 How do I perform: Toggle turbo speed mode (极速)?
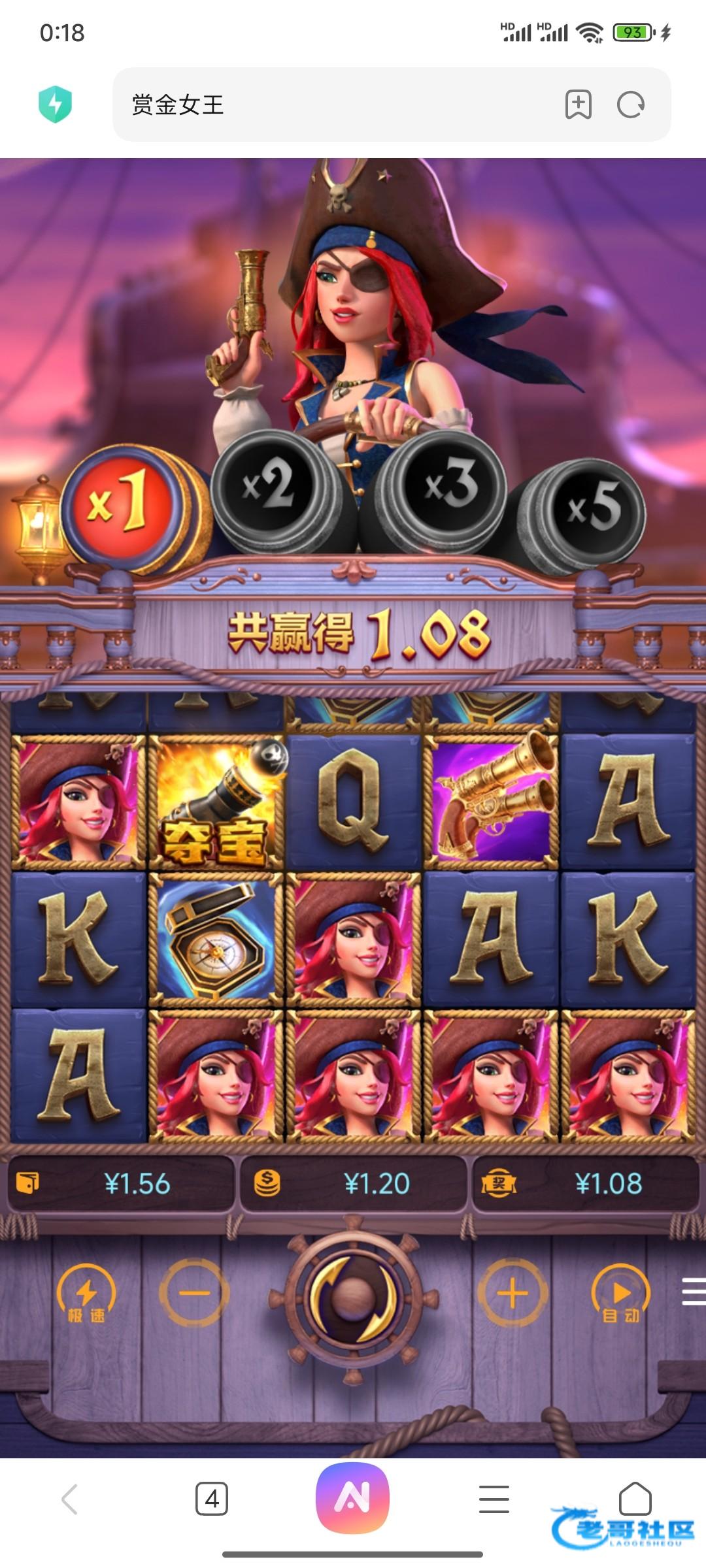click(86, 1294)
